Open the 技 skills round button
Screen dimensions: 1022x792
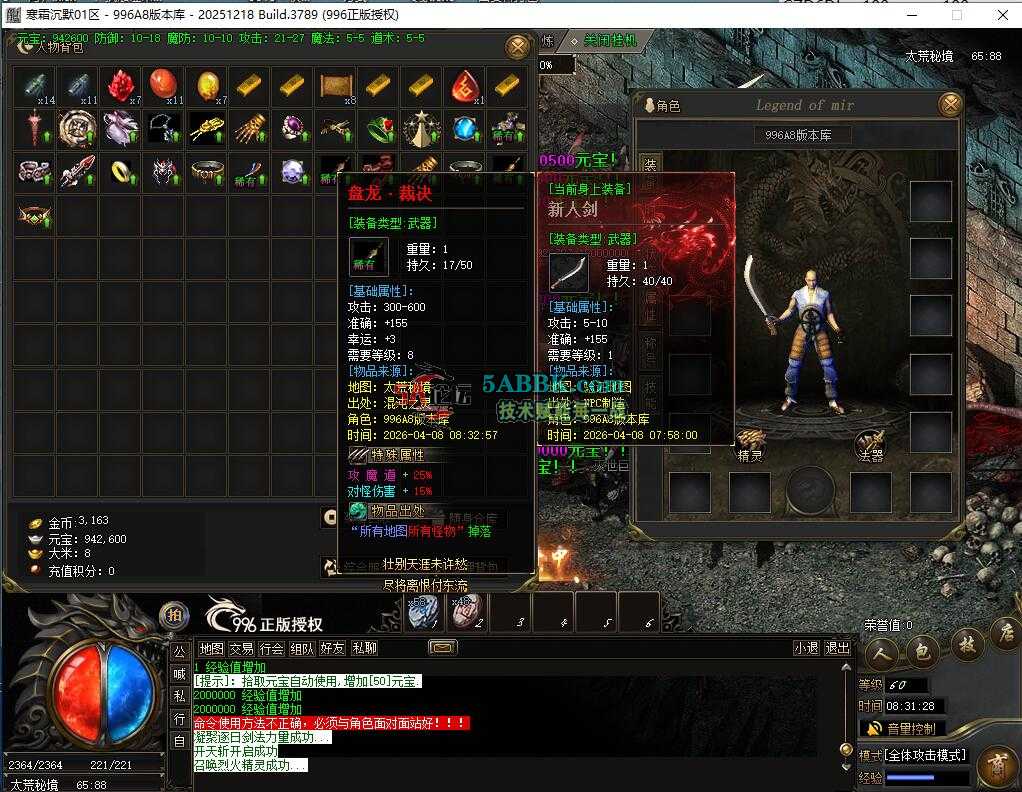(967, 646)
